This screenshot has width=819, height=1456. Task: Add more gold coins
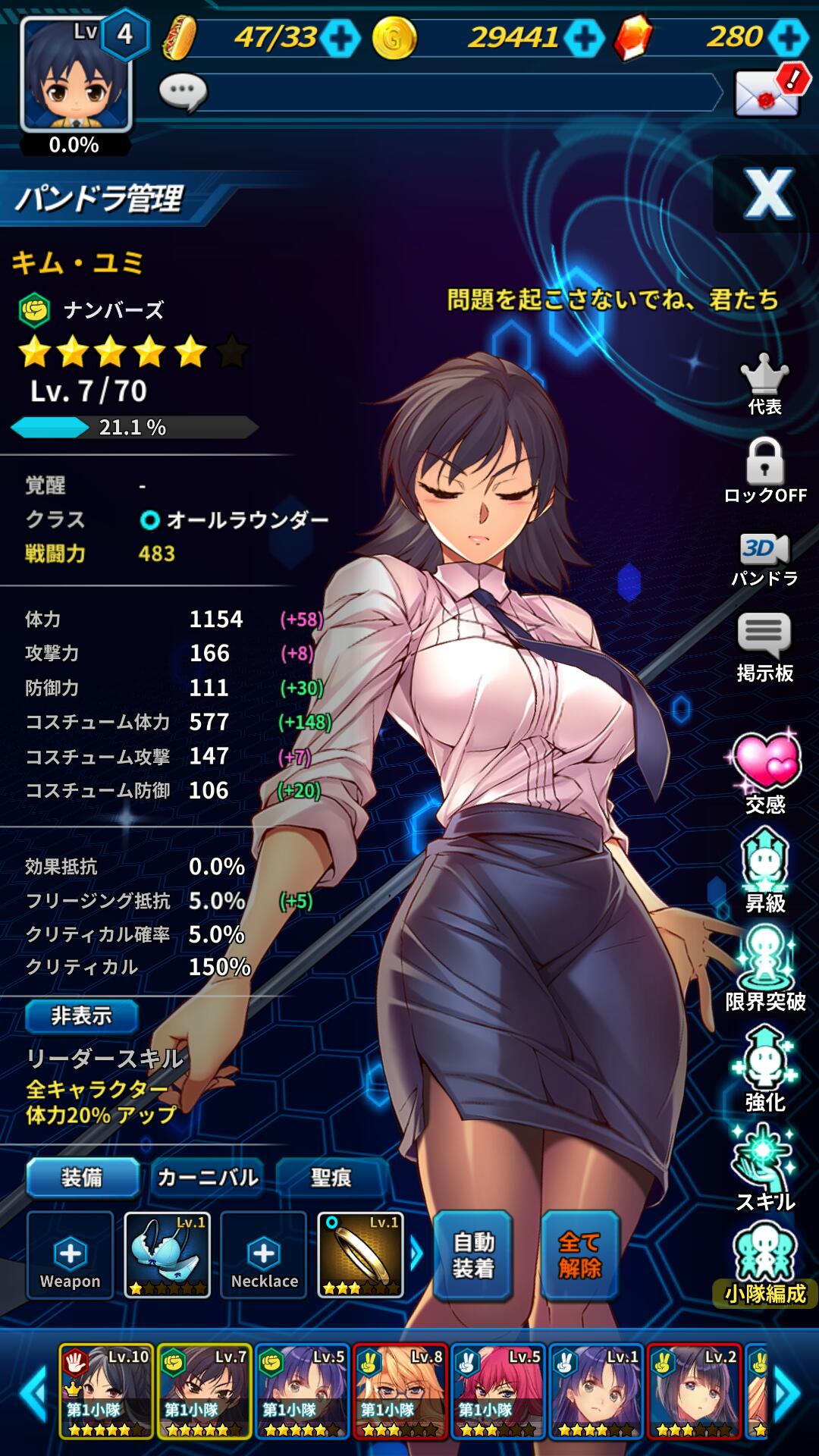584,38
